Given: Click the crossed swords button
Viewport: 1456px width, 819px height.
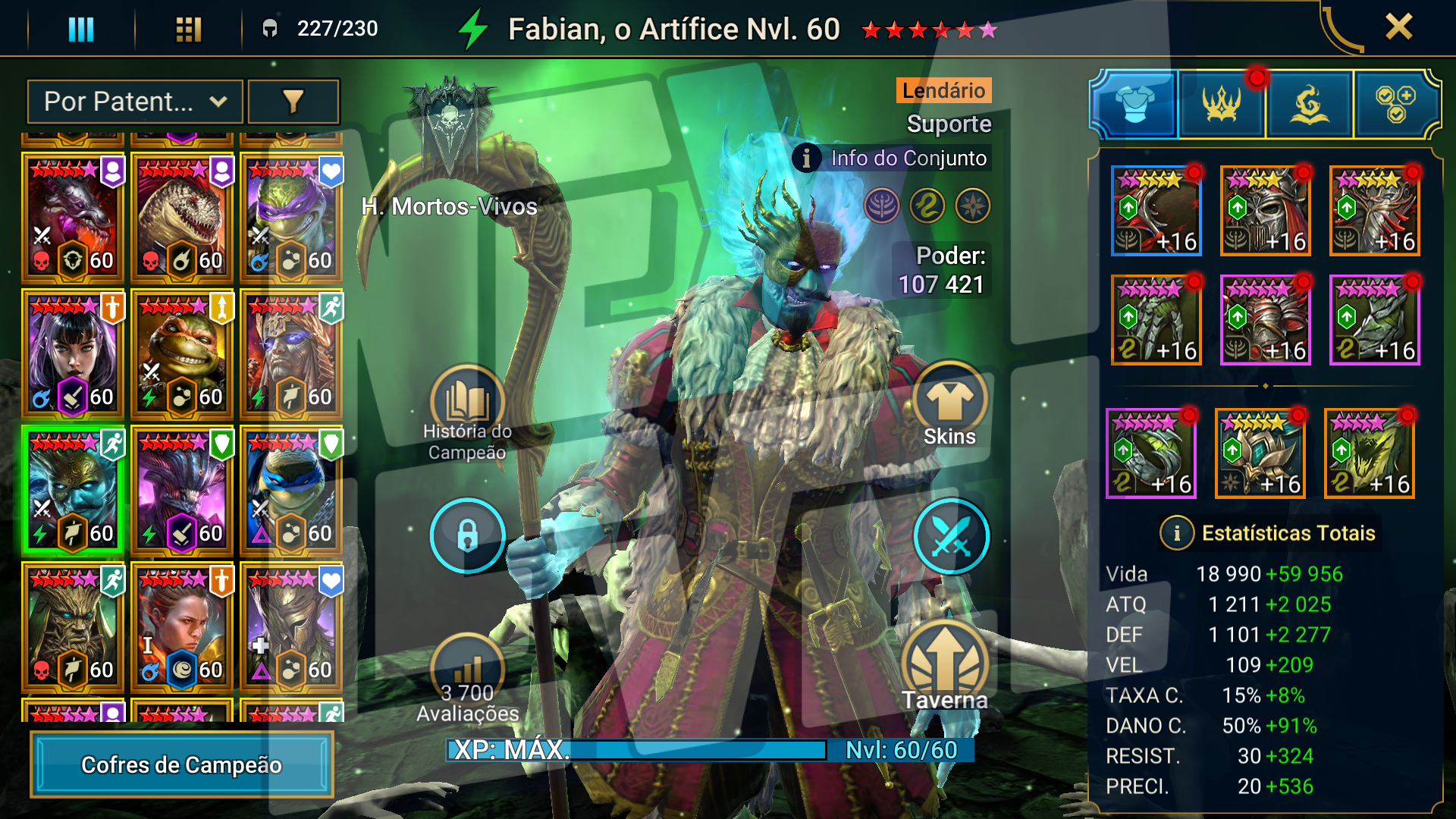Looking at the screenshot, I should click(951, 535).
